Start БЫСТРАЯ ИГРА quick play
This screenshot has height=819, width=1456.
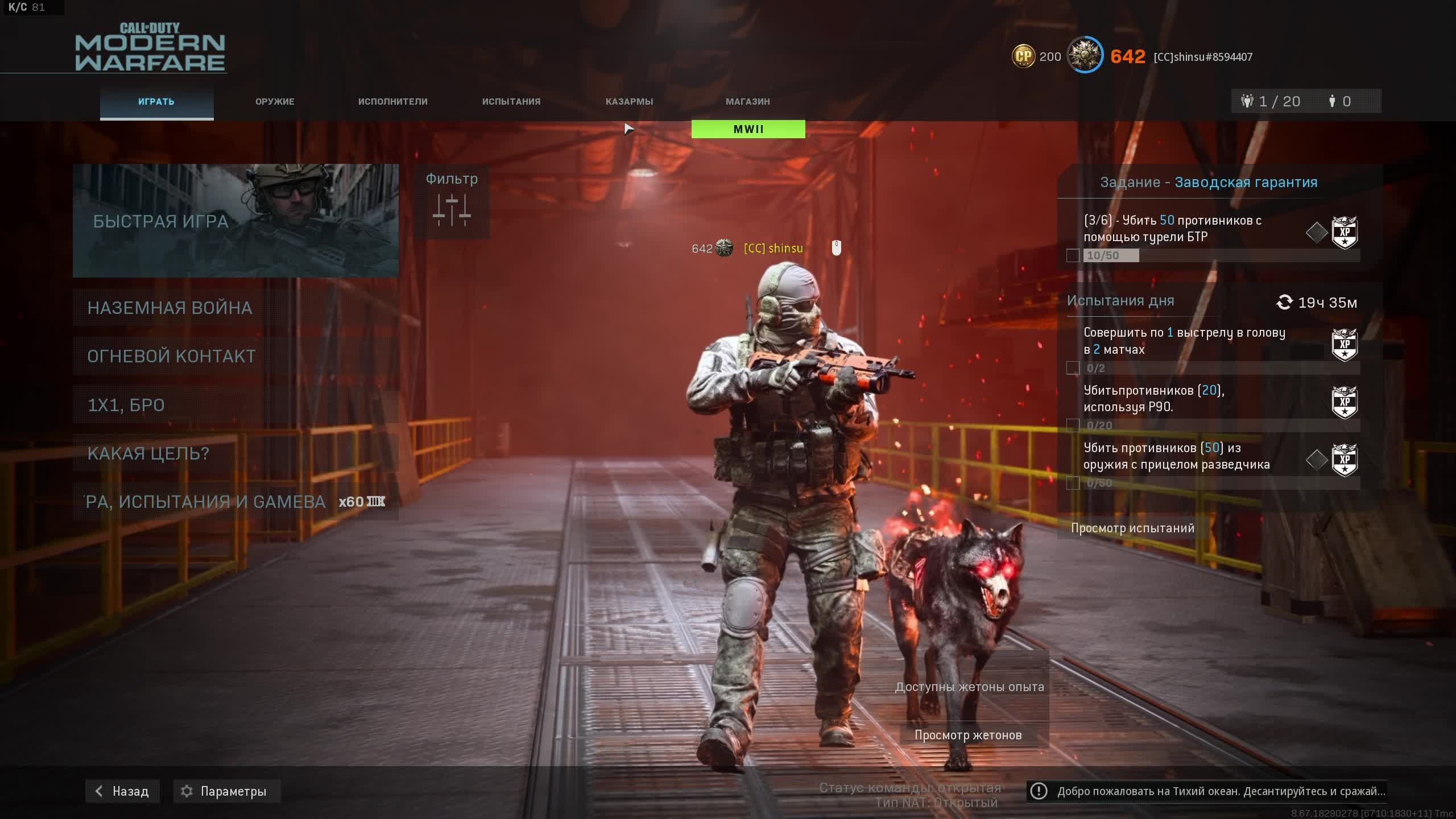pos(235,221)
